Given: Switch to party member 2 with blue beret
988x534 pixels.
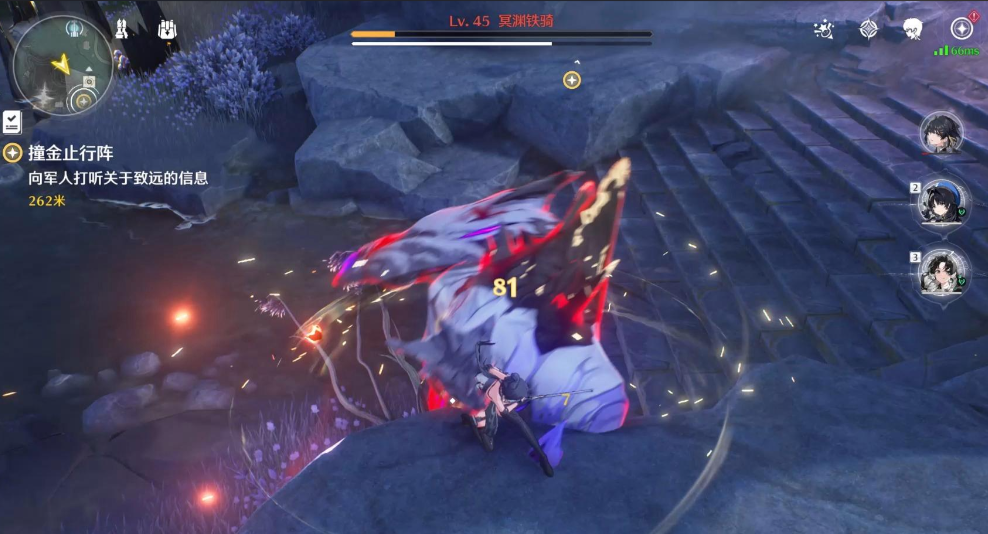Looking at the screenshot, I should [943, 201].
